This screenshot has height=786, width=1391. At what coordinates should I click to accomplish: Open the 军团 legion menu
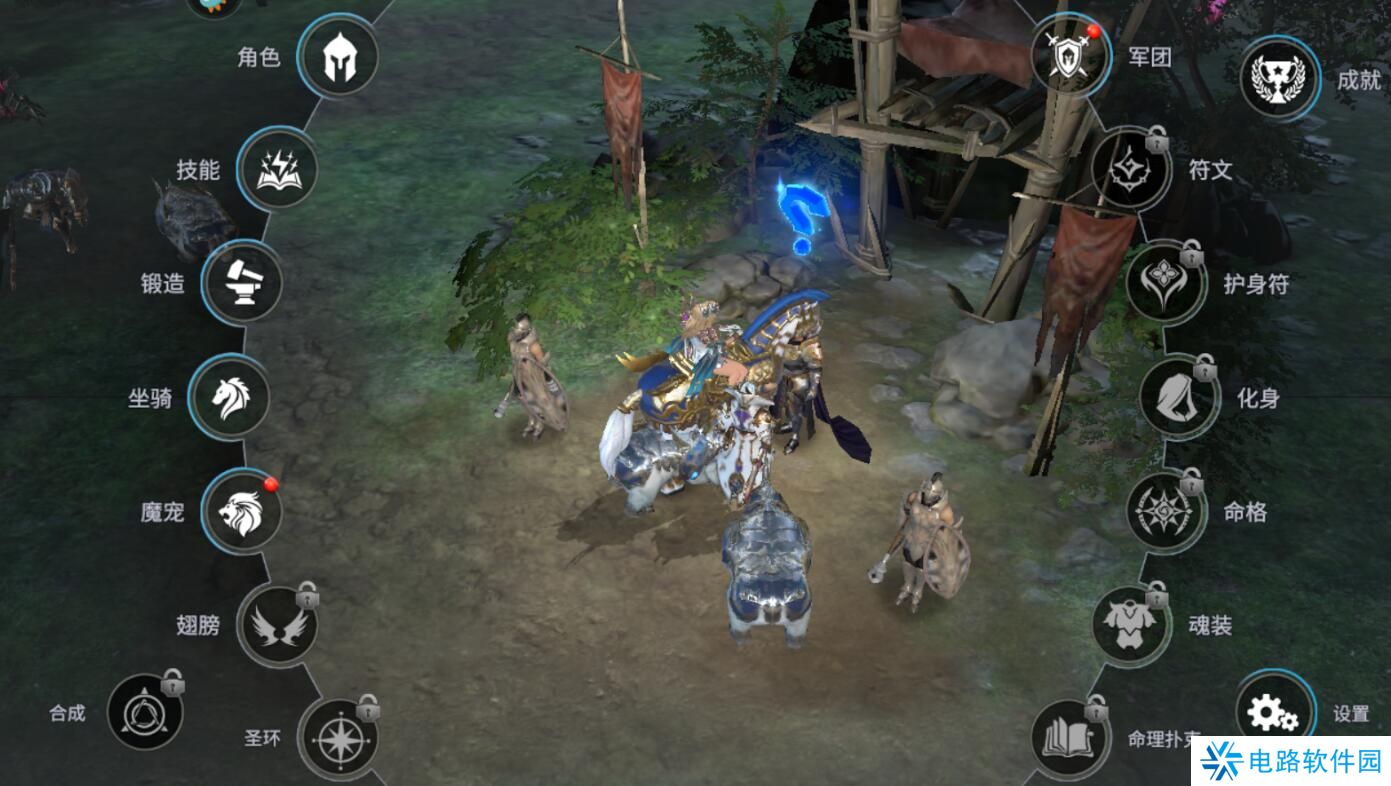point(1070,56)
